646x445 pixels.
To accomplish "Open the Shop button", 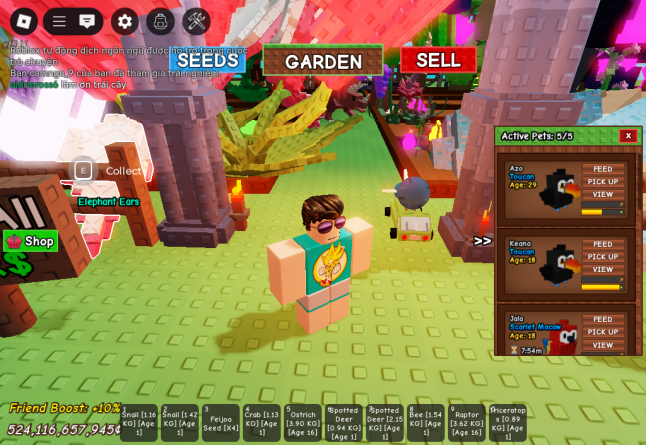I will [31, 241].
